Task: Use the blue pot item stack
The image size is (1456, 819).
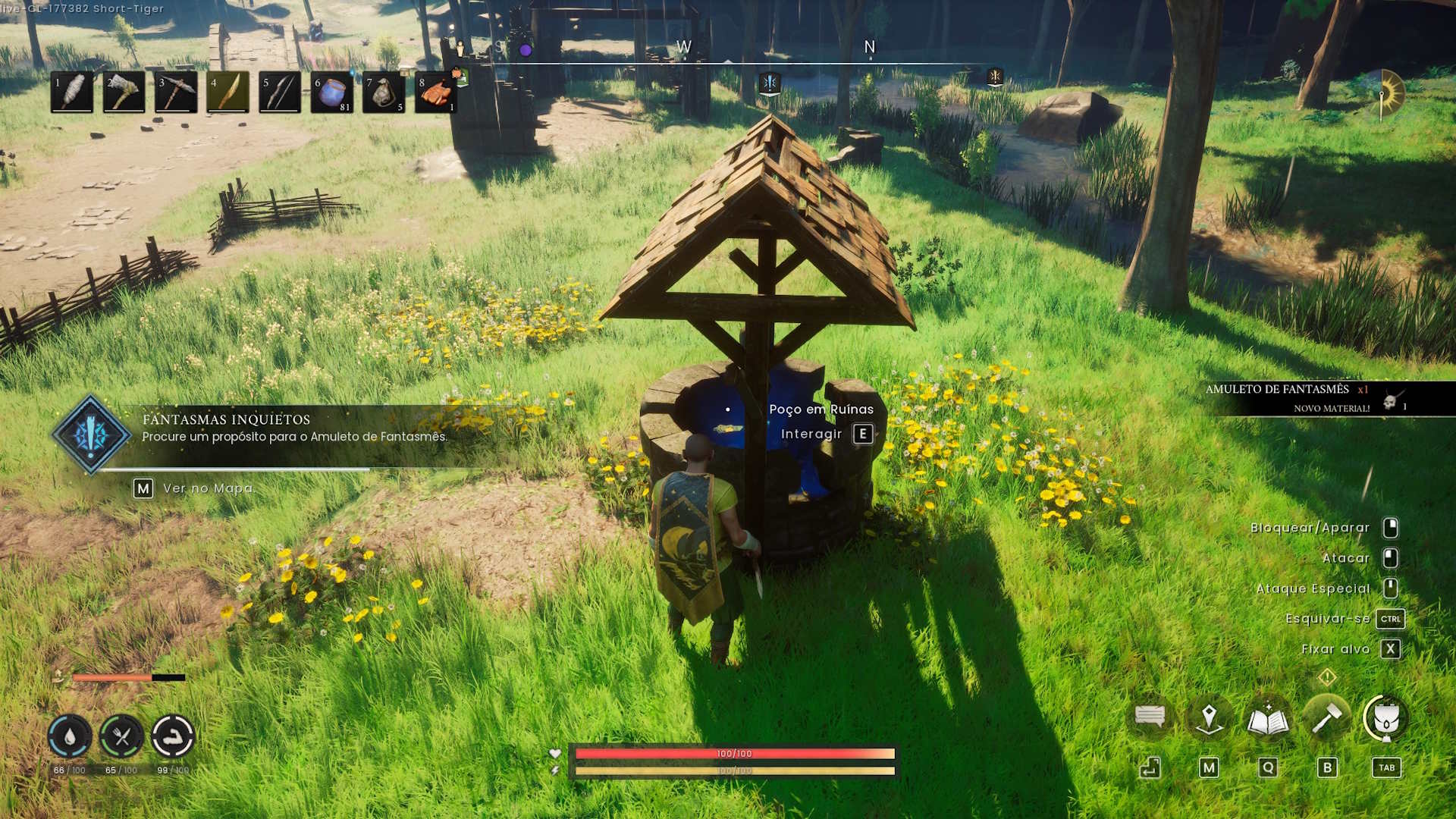Action: 332,93
